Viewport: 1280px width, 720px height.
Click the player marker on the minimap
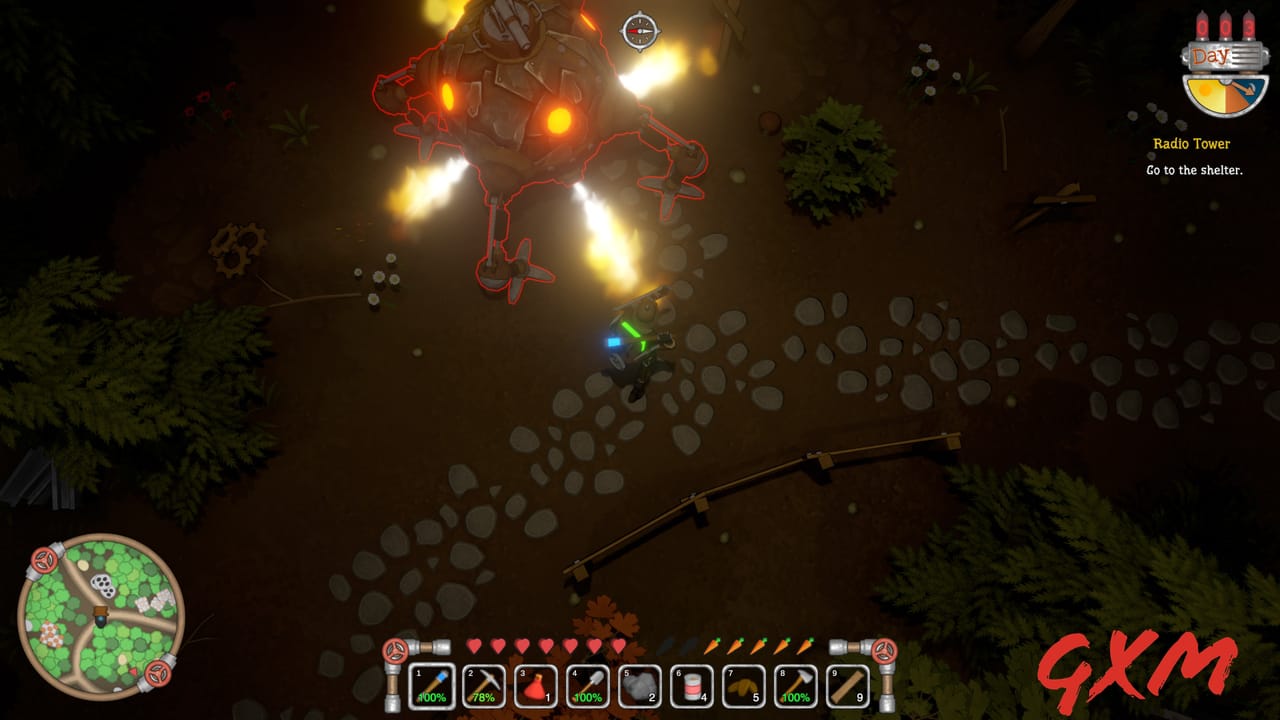100,618
